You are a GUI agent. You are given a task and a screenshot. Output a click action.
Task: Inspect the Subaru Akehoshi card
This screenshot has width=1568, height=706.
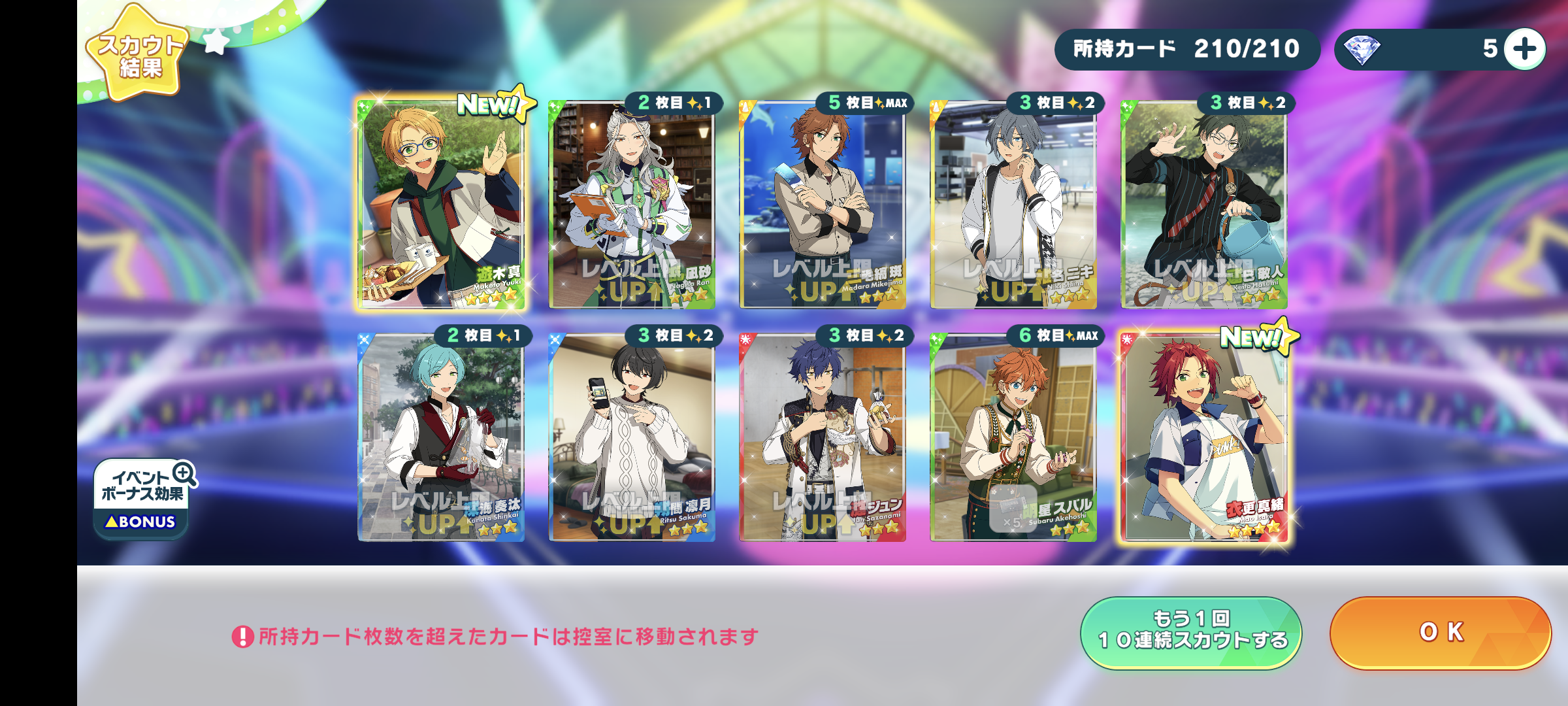(1013, 438)
